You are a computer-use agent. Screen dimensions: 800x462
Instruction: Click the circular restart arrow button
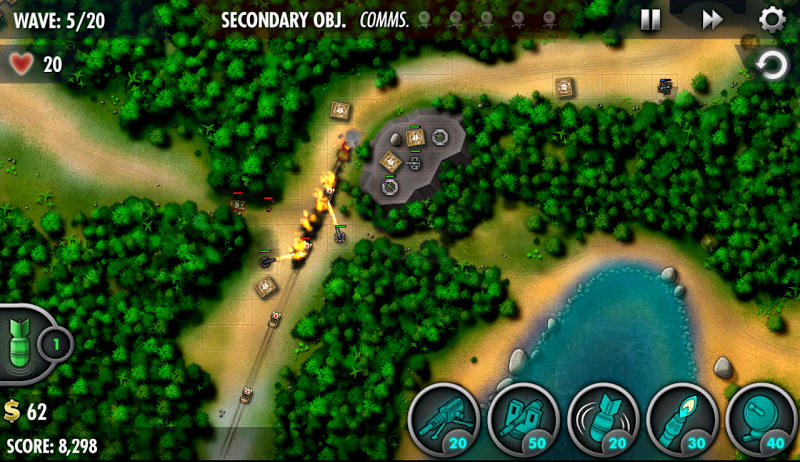coord(771,67)
